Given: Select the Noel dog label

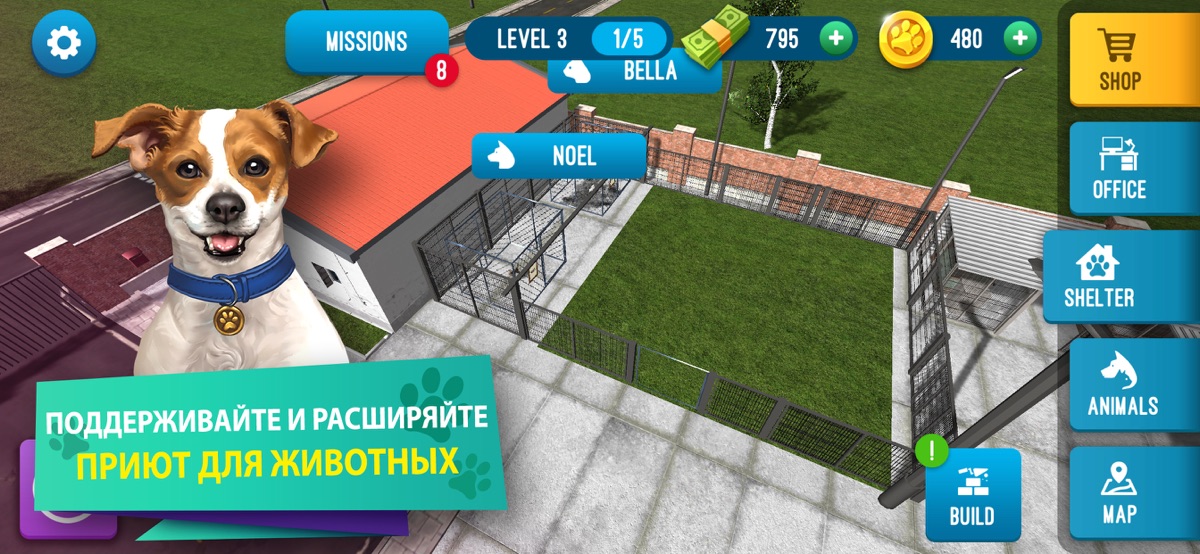Looking at the screenshot, I should pyautogui.click(x=559, y=156).
